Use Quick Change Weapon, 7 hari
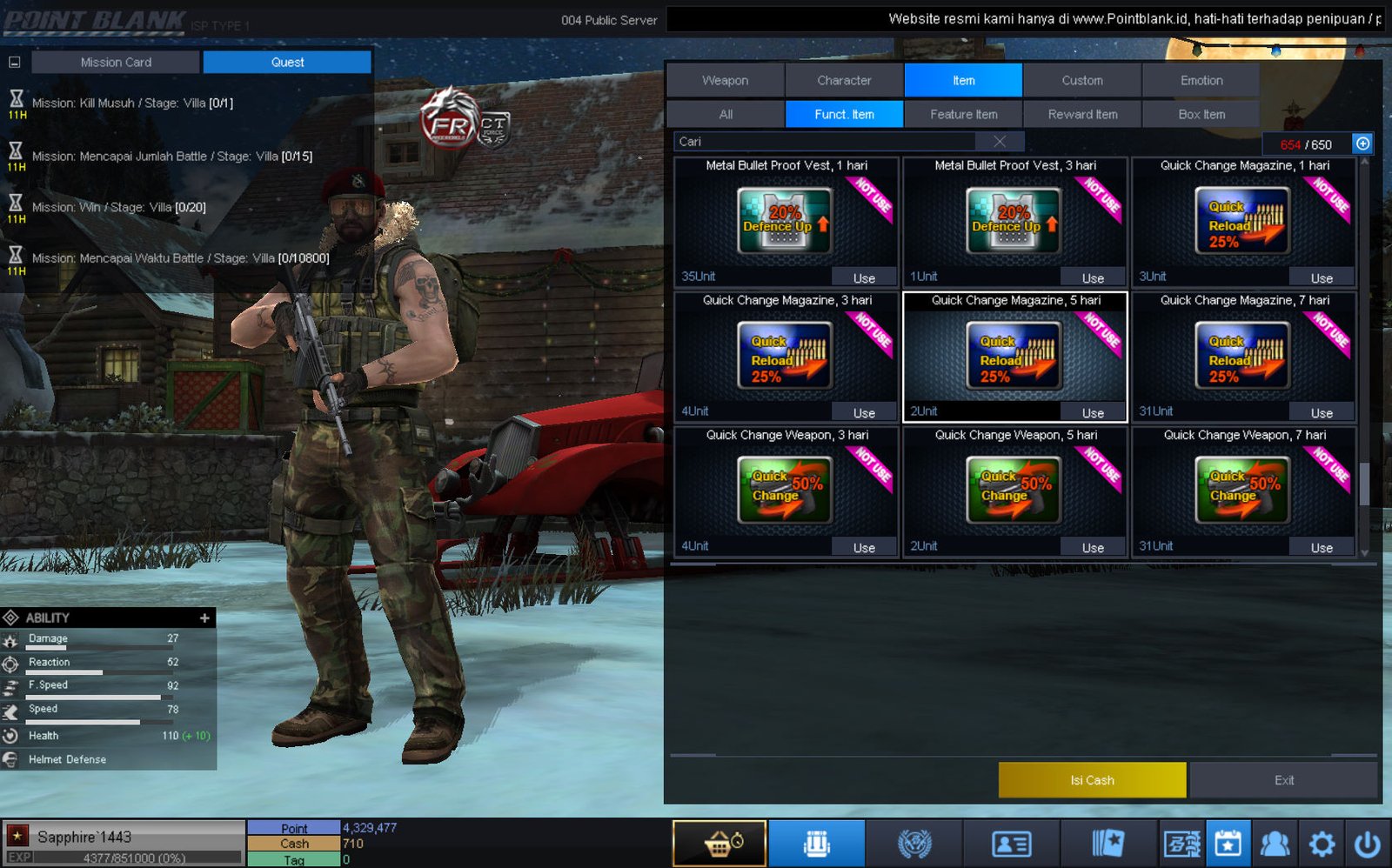The width and height of the screenshot is (1392, 868). point(1321,548)
